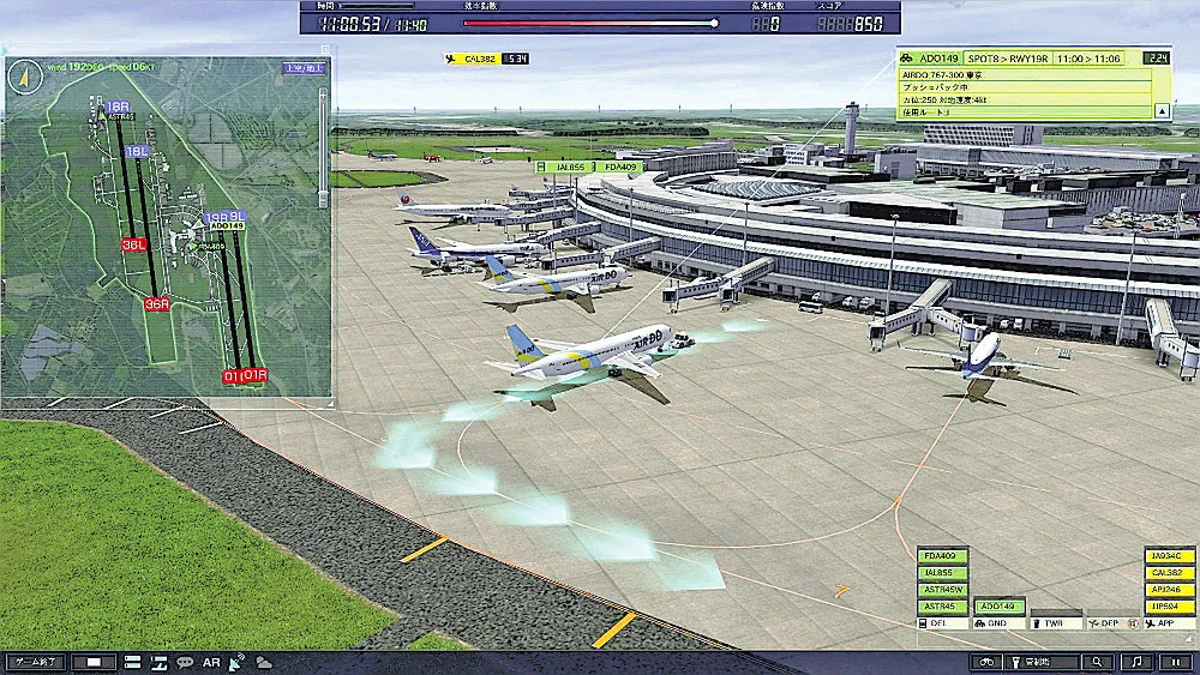Click the 18R runway marker on the minimap
The height and width of the screenshot is (675, 1200).
pyautogui.click(x=117, y=105)
